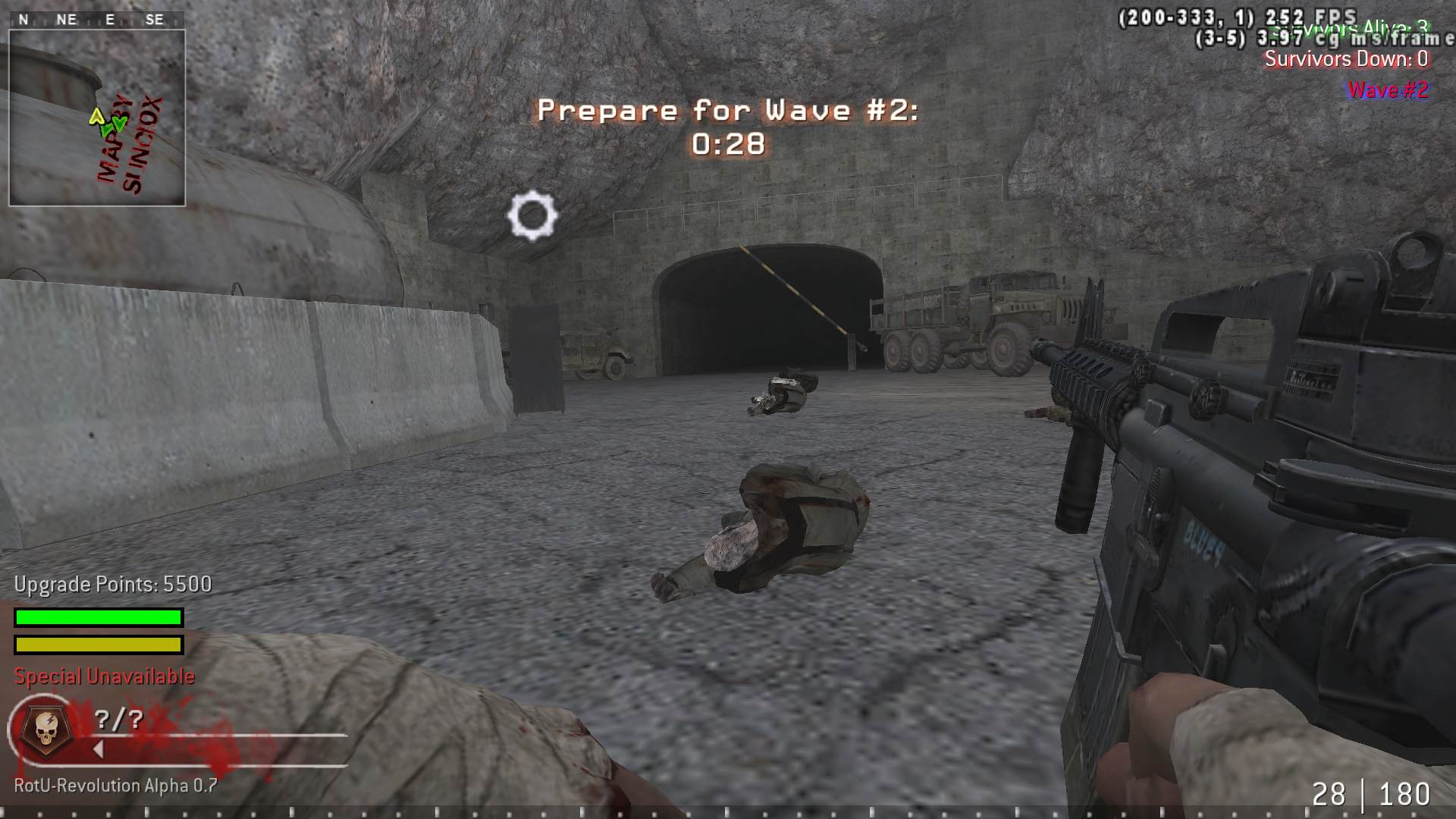Click the Prepare for Wave #2 announcement
The width and height of the screenshot is (1456, 819).
tap(730, 111)
